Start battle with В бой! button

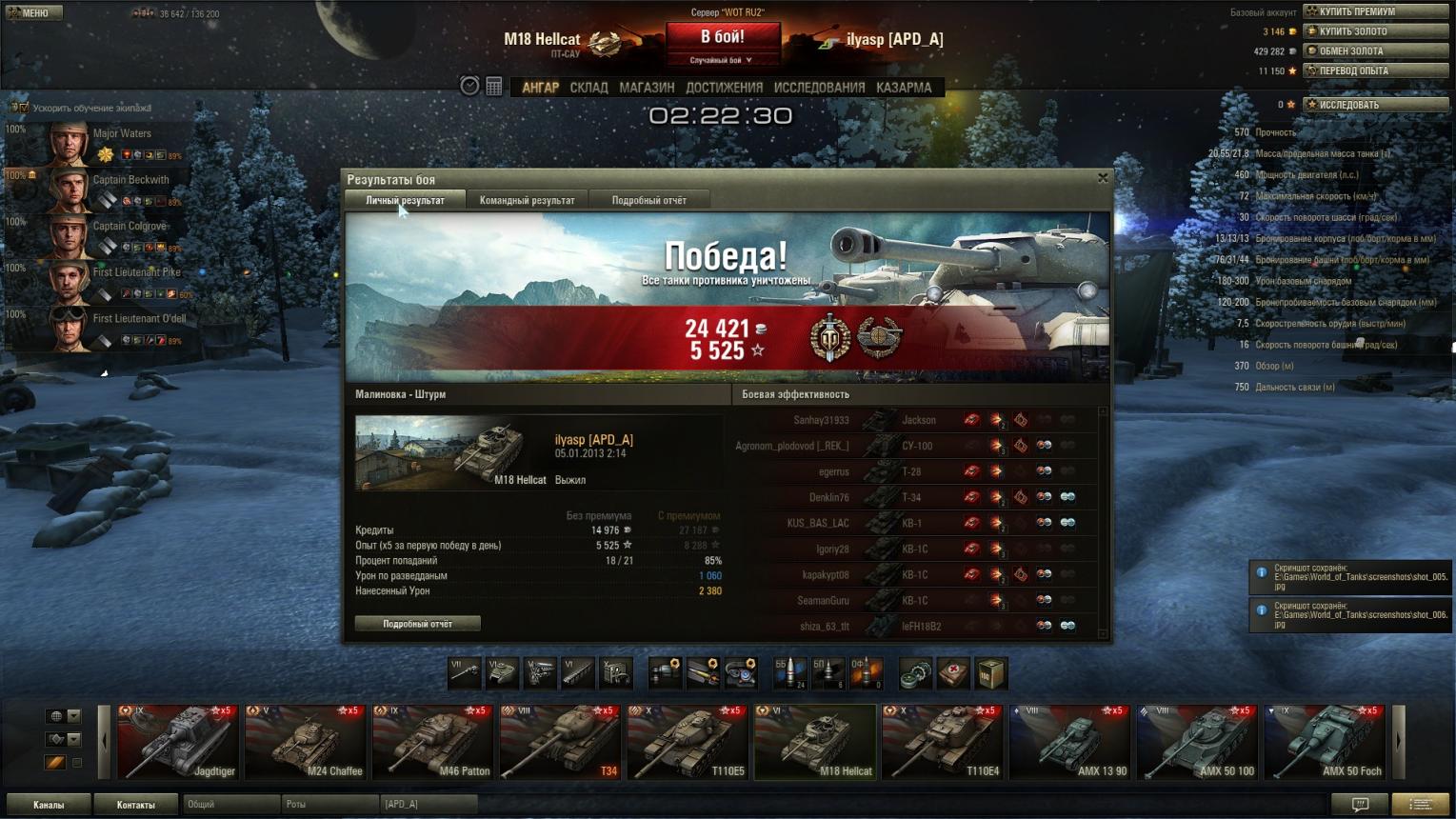pyautogui.click(x=722, y=38)
